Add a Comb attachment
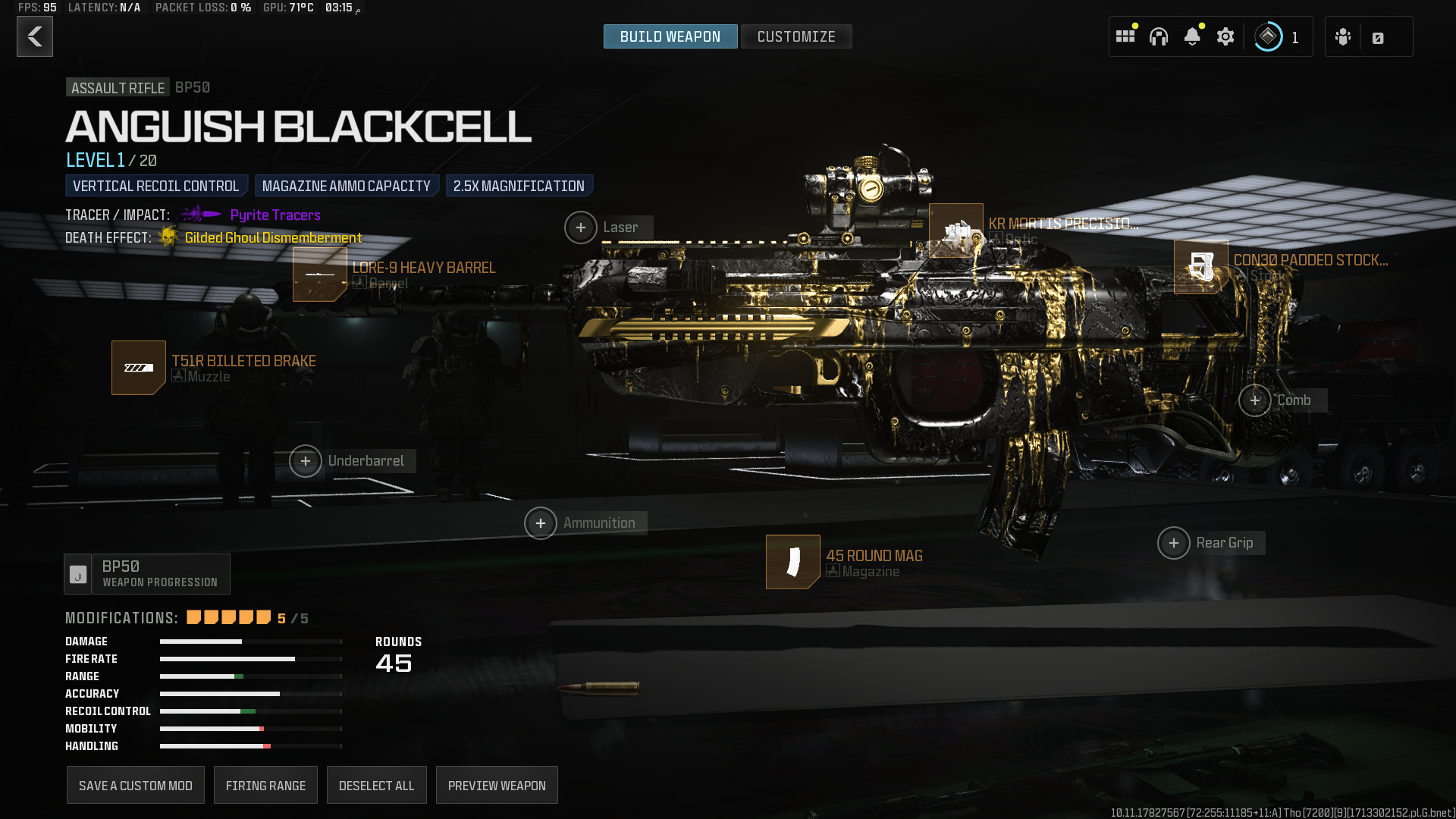Viewport: 1456px width, 819px height. click(1255, 400)
